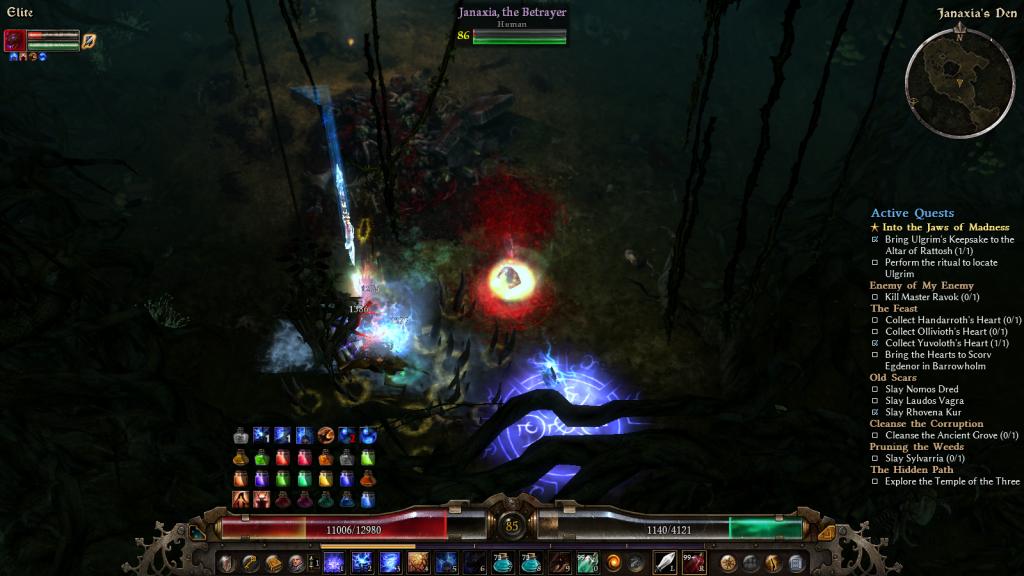Activate hotbar skill in slot 1
This screenshot has width=1024, height=576.
tap(334, 562)
